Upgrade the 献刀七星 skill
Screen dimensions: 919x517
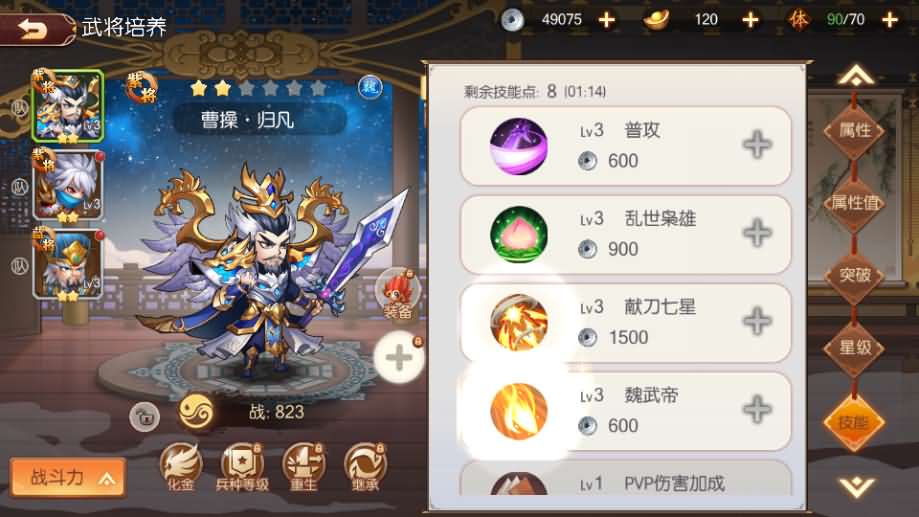click(x=757, y=322)
